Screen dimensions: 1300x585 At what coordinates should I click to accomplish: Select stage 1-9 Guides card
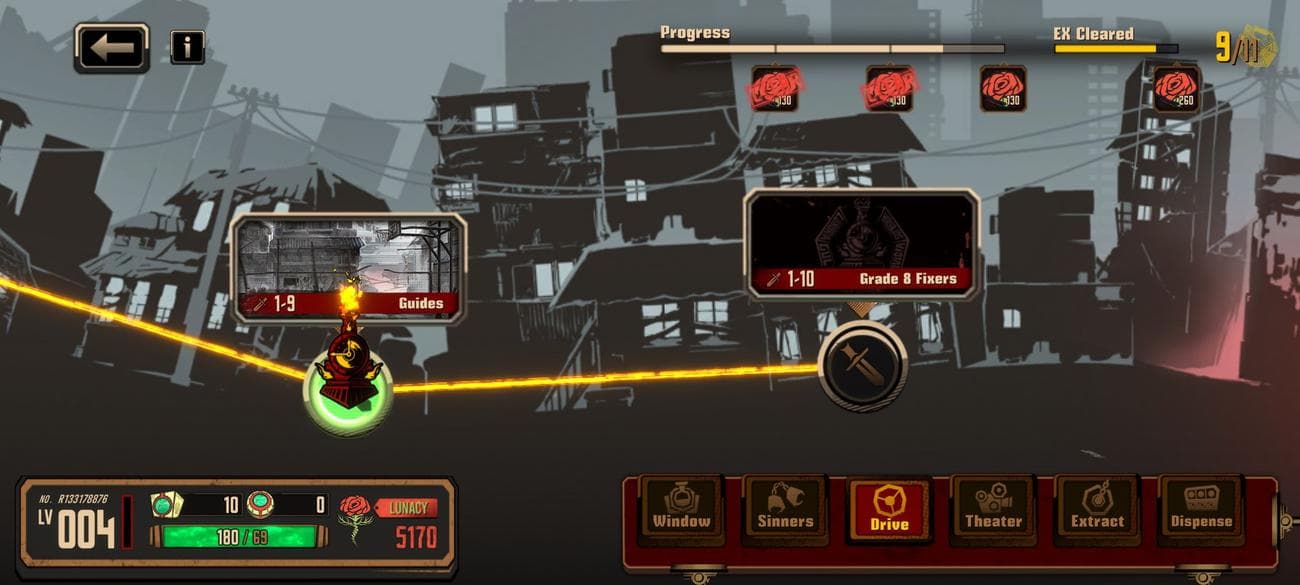(x=348, y=267)
